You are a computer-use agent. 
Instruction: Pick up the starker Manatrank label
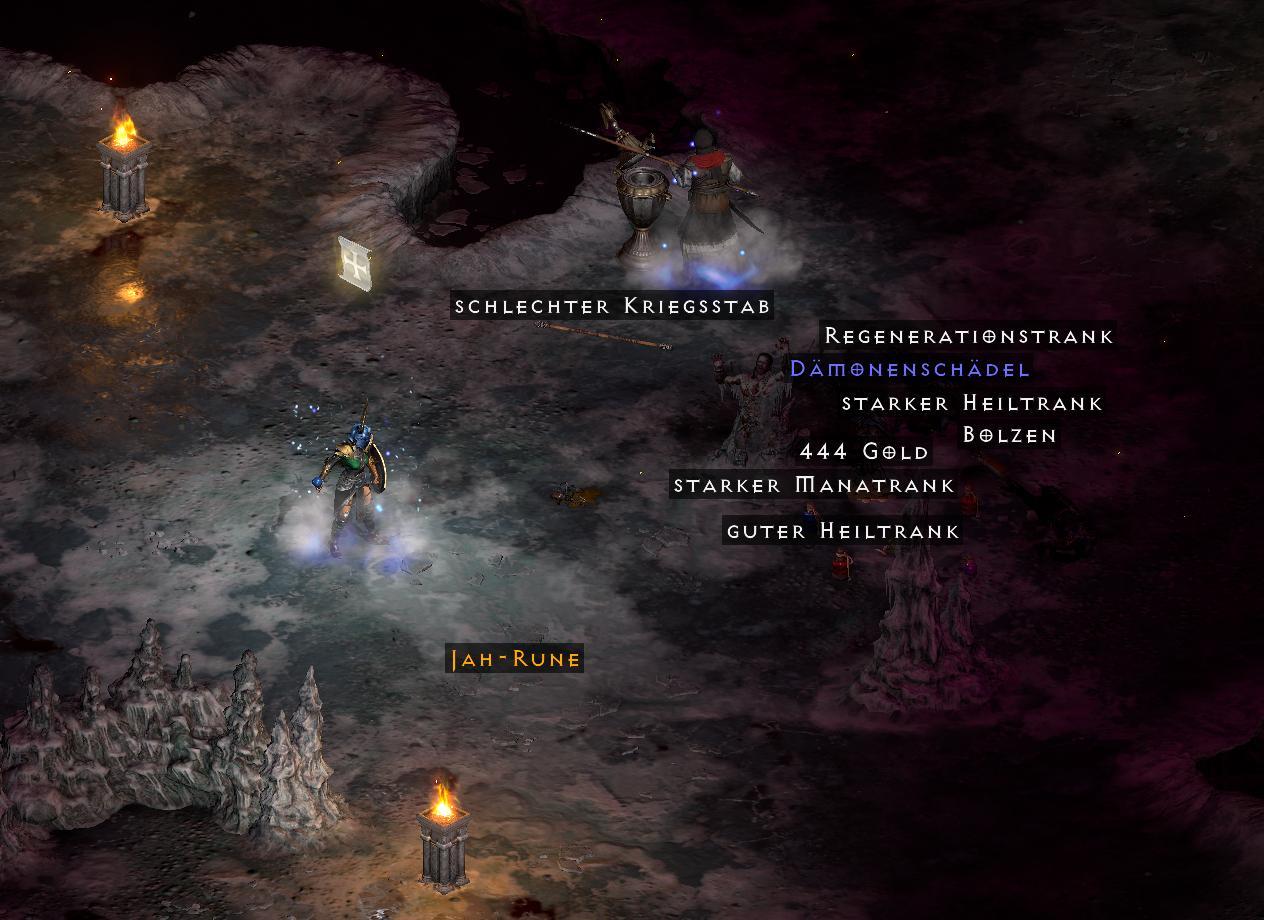click(x=814, y=486)
